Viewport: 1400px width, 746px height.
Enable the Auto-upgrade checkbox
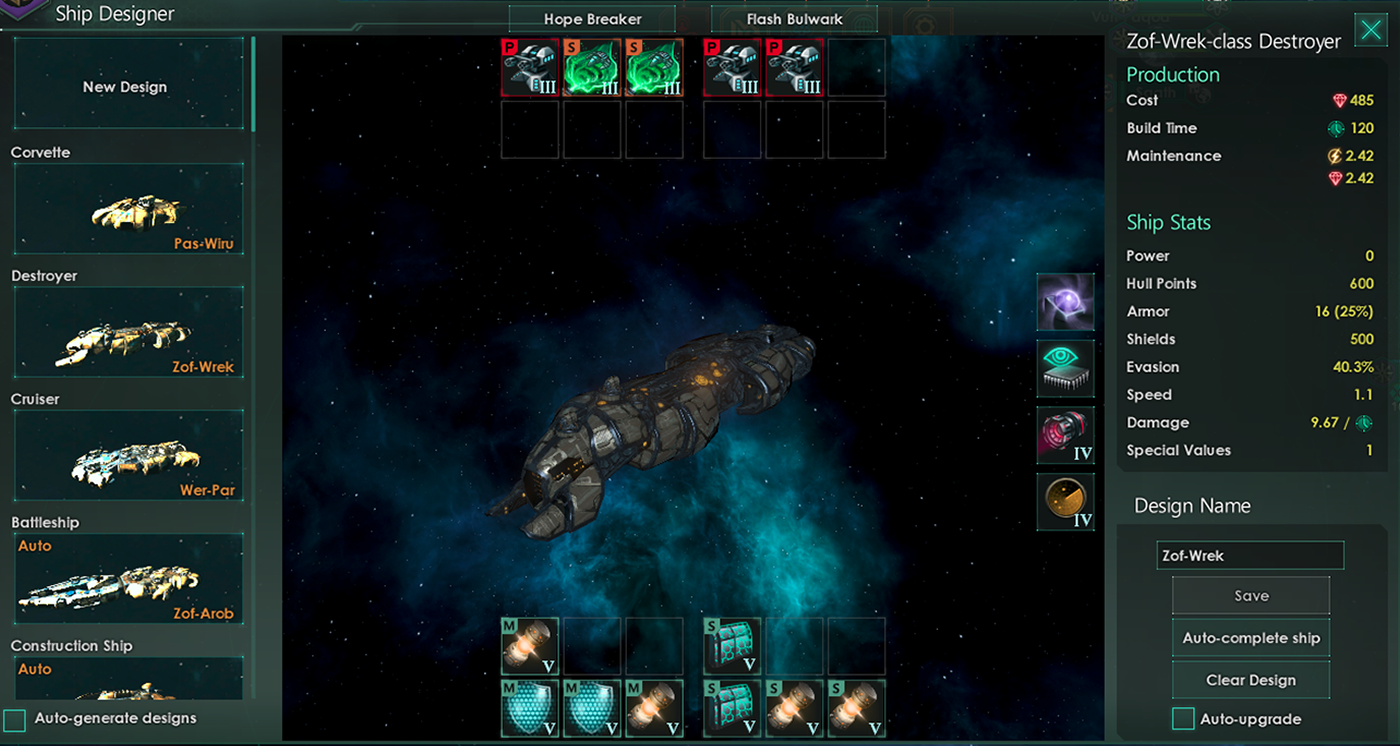[x=1183, y=719]
